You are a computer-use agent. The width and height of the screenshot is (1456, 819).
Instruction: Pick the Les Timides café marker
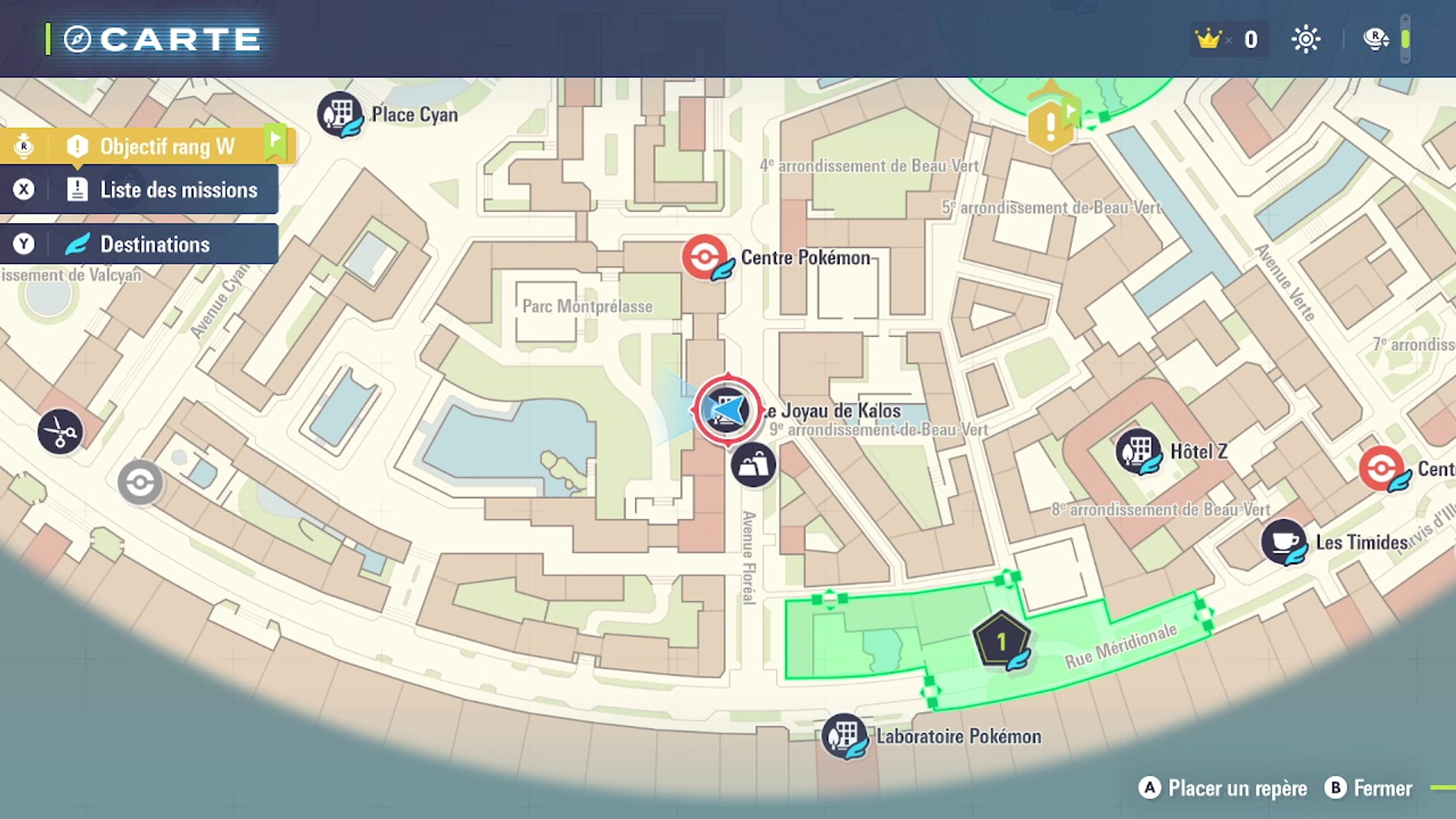[x=1283, y=541]
